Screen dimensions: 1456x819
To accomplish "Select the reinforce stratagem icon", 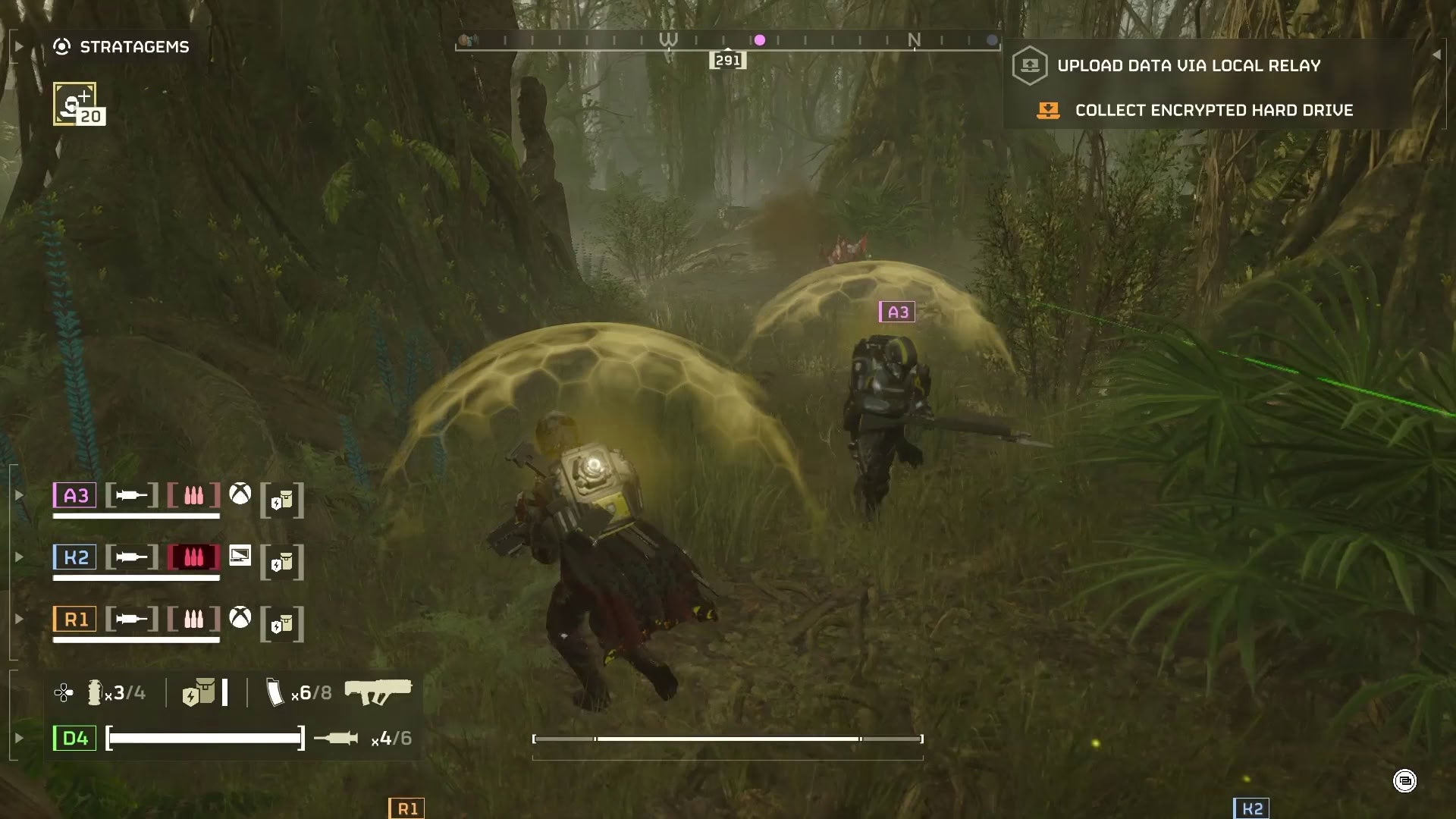I will 75,104.
